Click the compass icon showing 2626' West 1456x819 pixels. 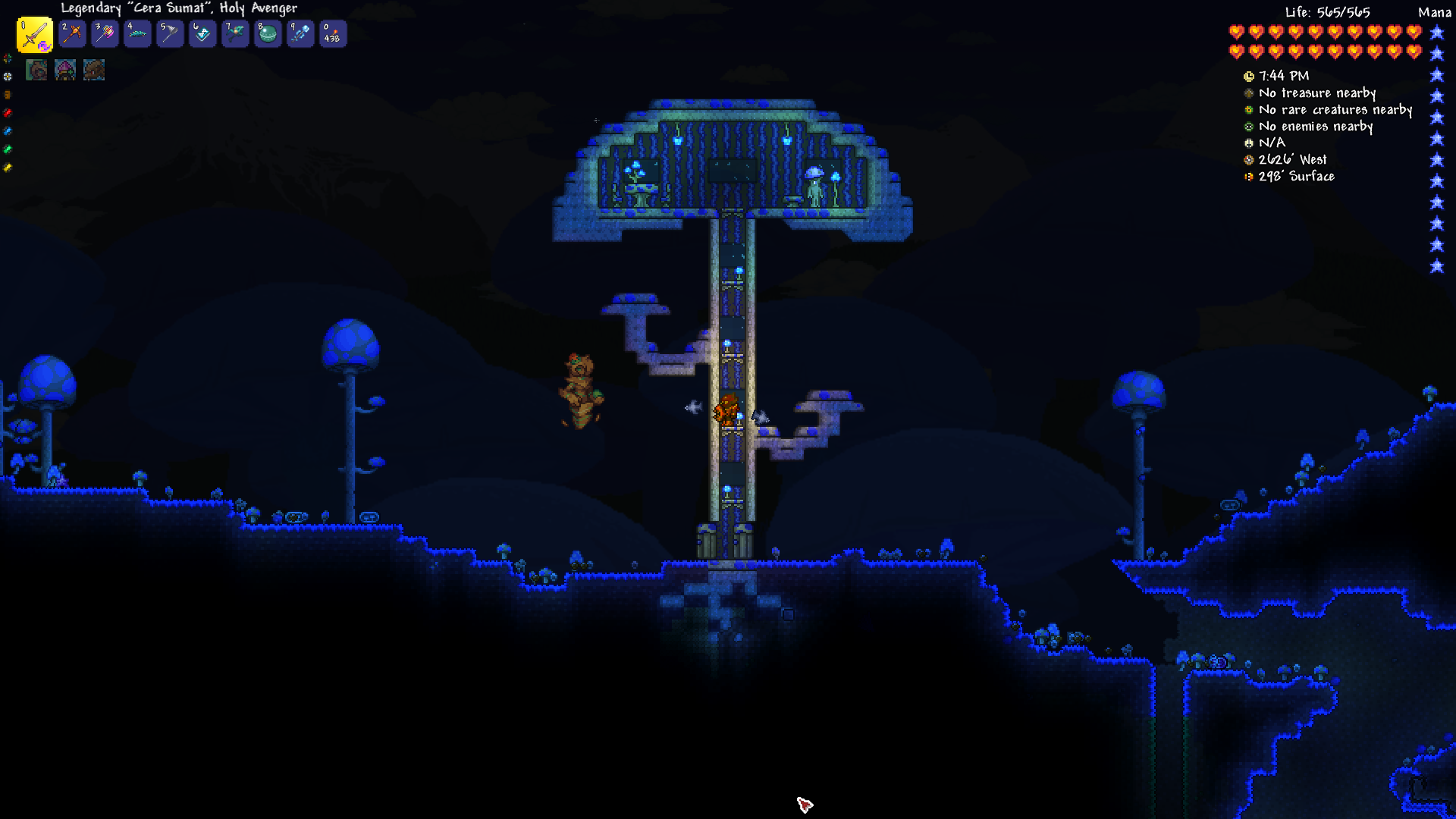point(1248,159)
